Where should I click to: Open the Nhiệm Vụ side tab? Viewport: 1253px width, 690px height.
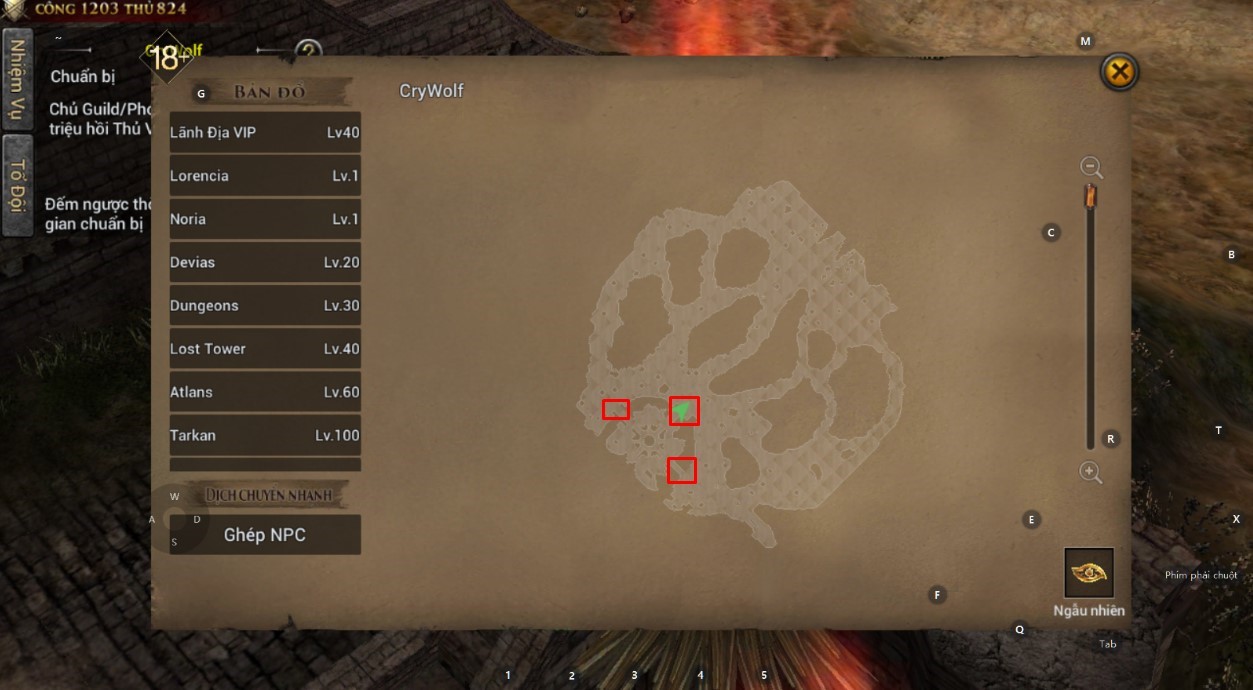[17, 78]
